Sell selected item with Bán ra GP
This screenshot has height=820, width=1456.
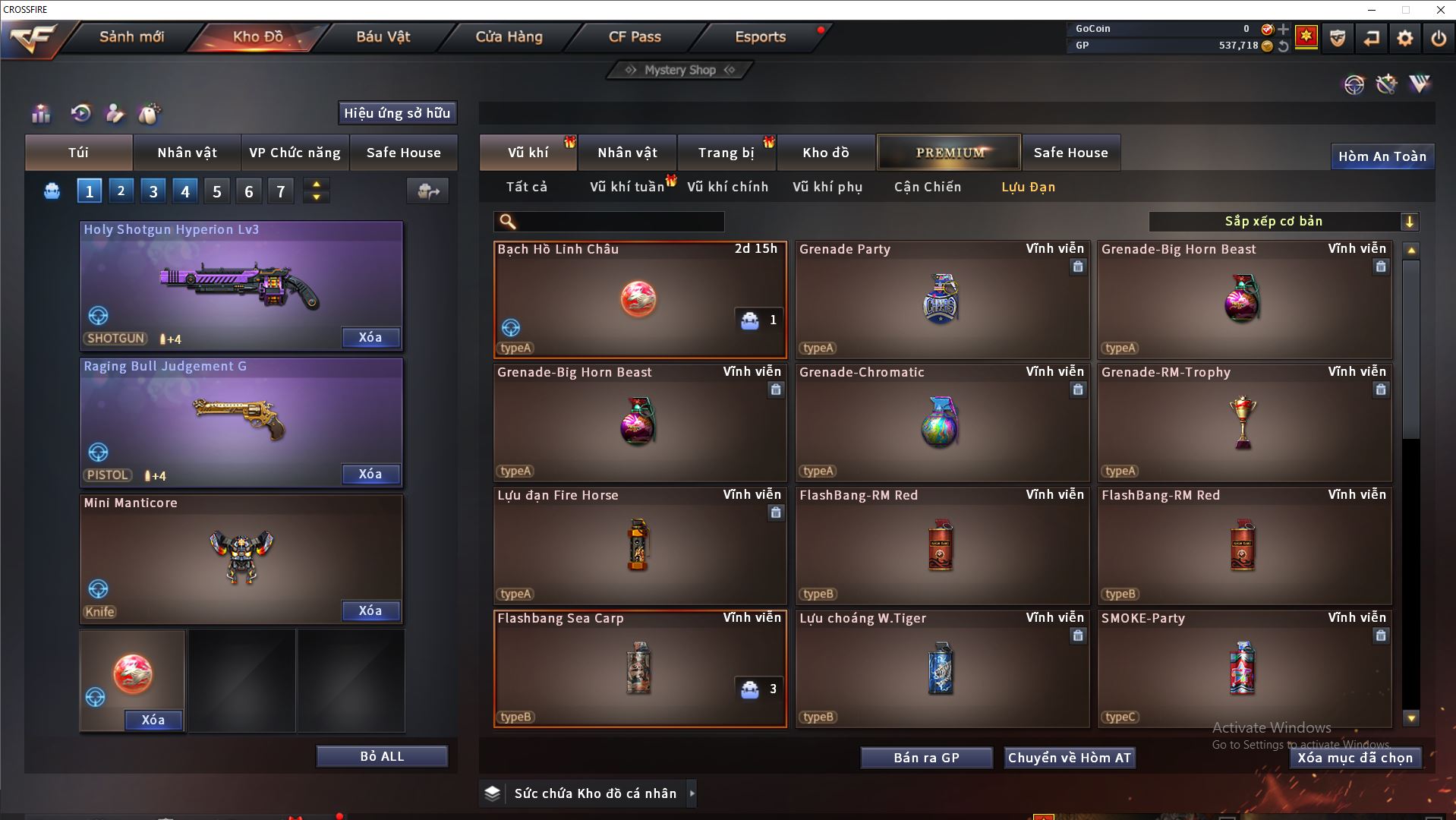(x=926, y=758)
